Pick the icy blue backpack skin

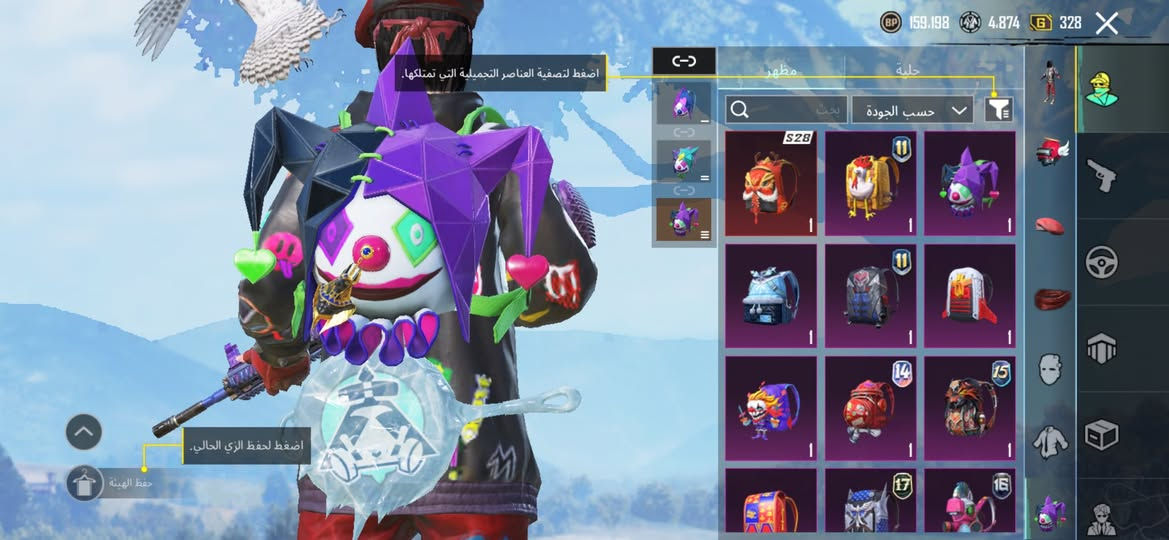point(770,295)
